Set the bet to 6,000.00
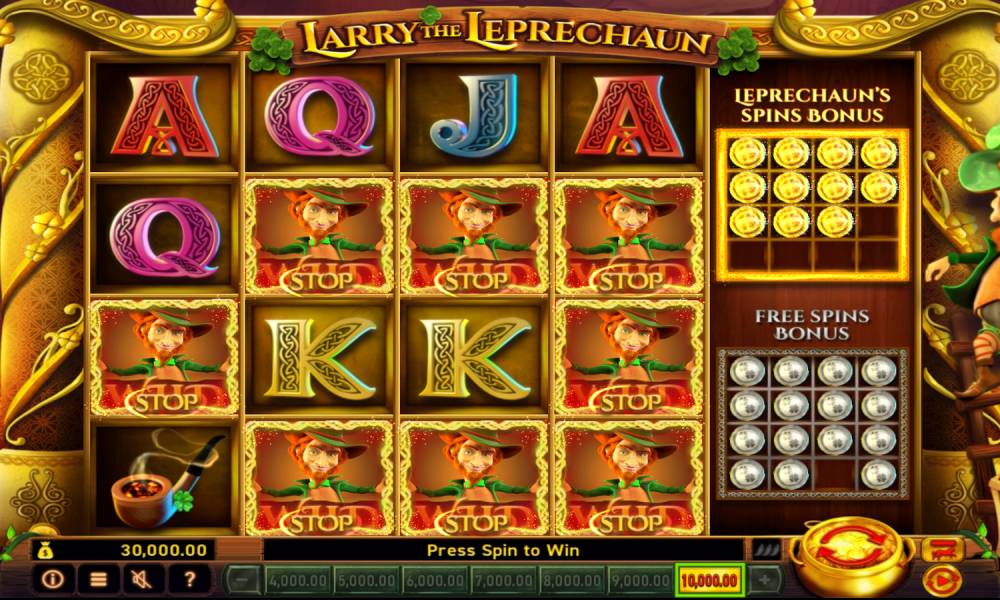The image size is (1000, 600). (x=434, y=579)
